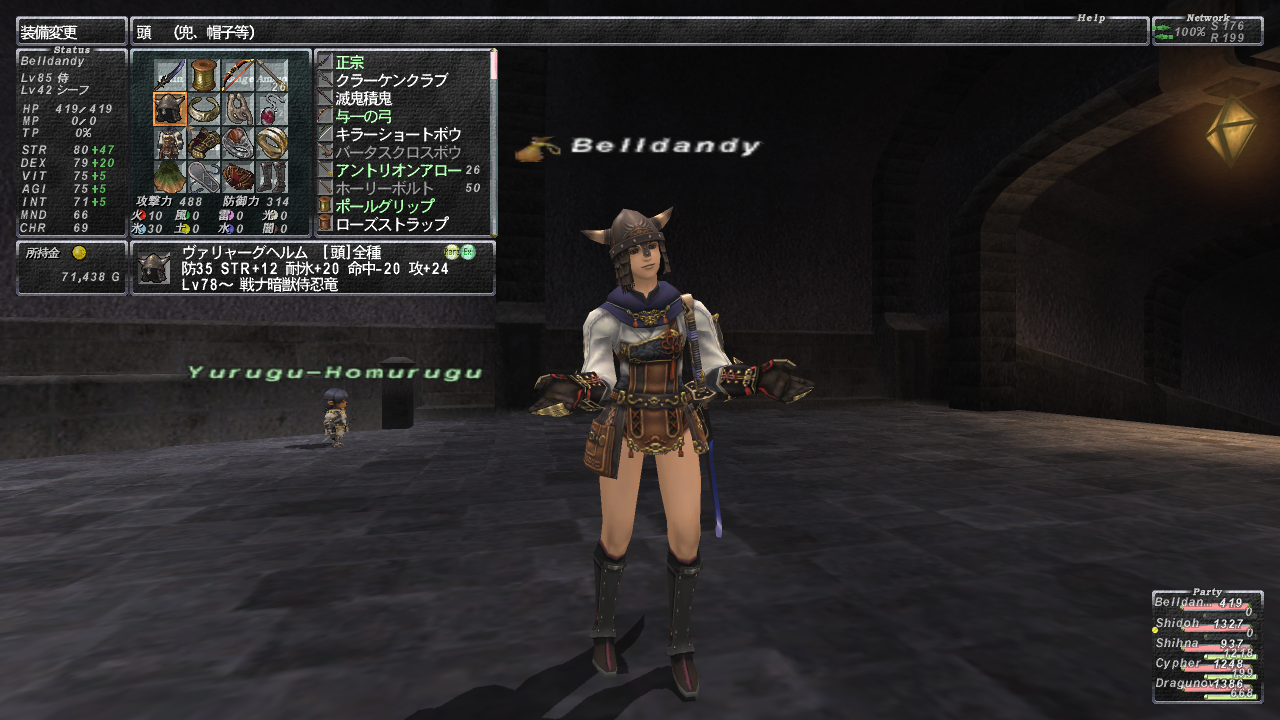Choose the spool grip in the sub slot

pos(204,75)
